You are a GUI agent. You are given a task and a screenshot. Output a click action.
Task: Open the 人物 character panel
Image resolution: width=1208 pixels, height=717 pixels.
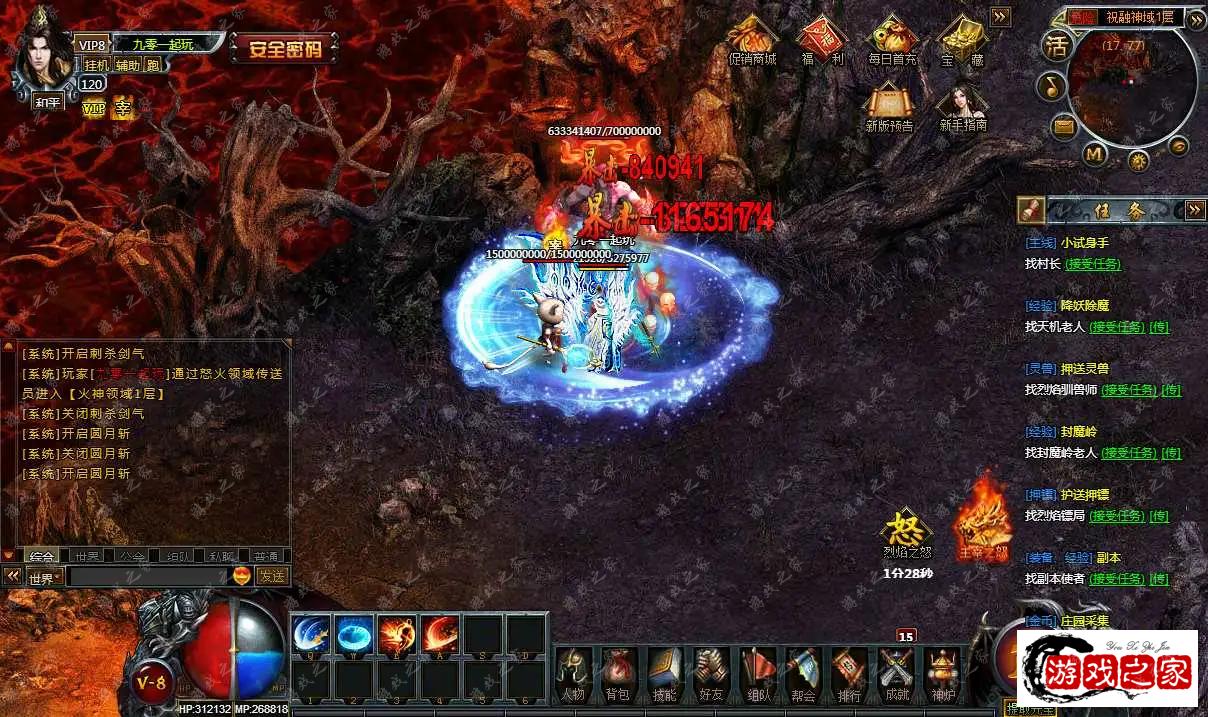tap(573, 672)
